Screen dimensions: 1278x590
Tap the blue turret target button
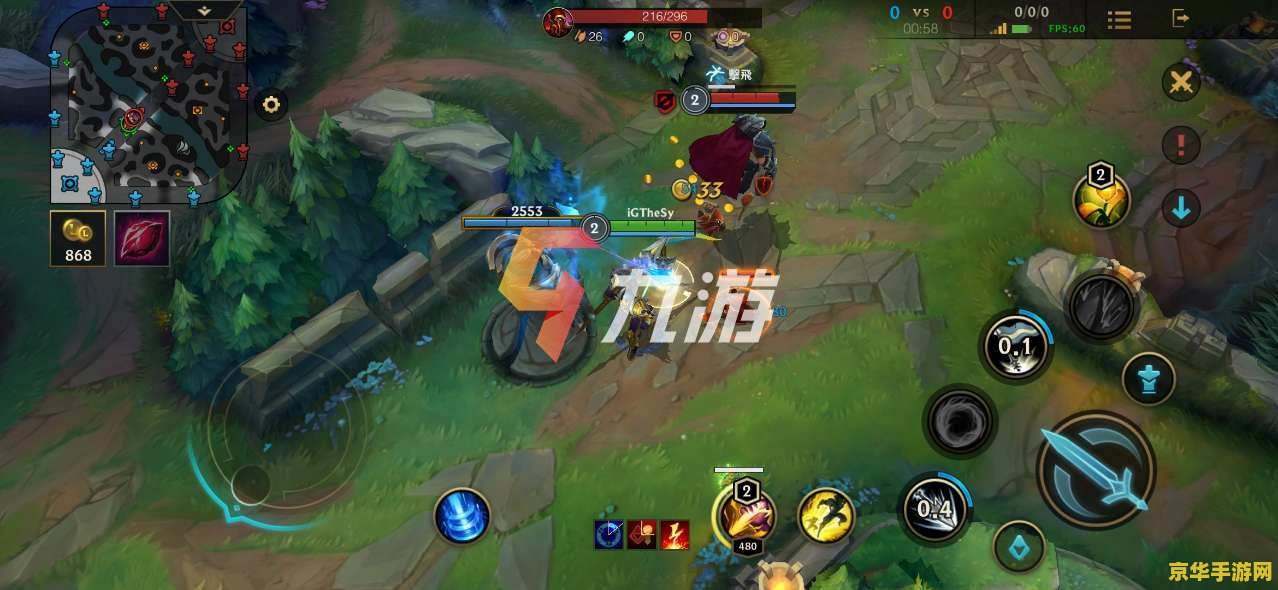tap(1148, 380)
